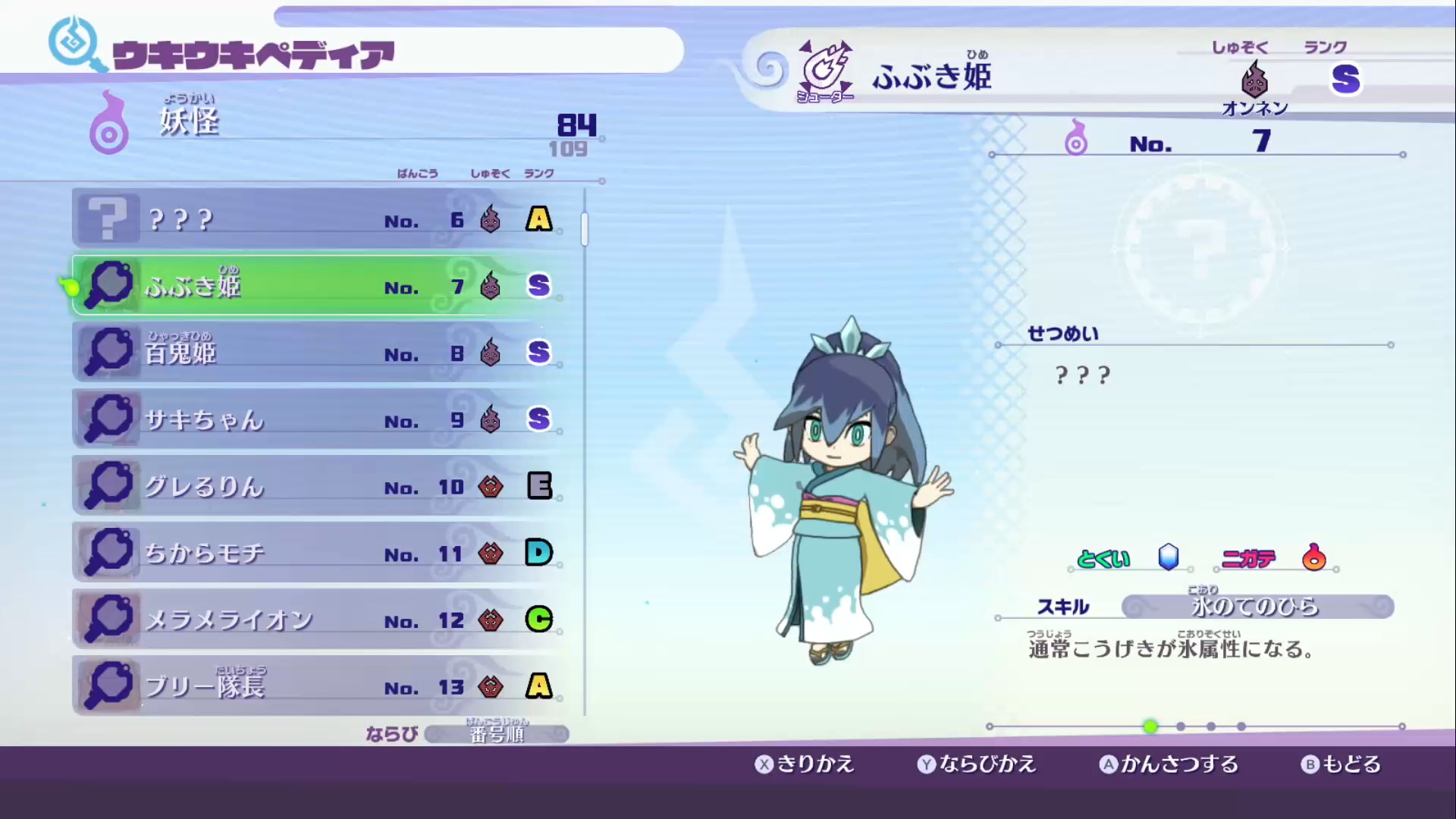Image resolution: width=1456 pixels, height=819 pixels.
Task: Click the yokai icon next to No. 7
Action: (x=1076, y=140)
